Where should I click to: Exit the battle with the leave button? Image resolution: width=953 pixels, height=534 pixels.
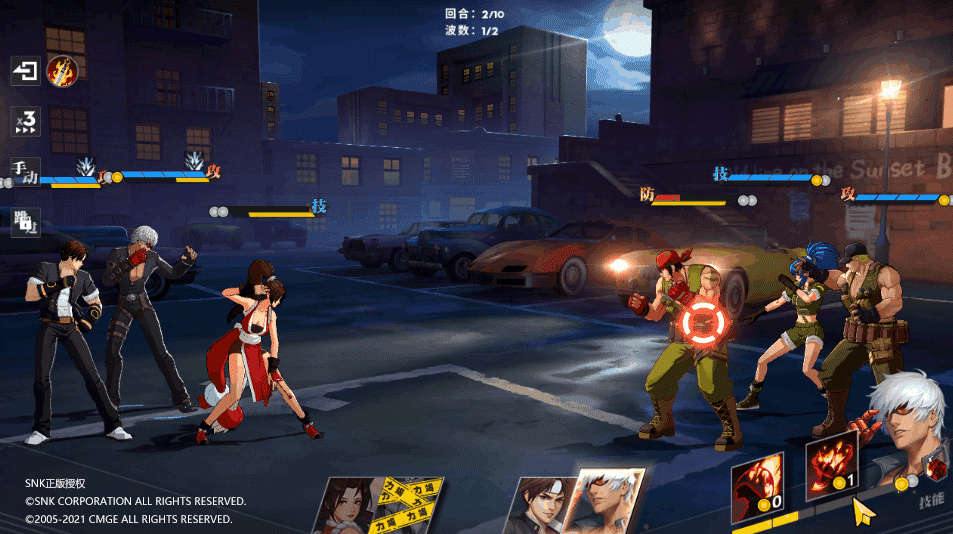click(x=25, y=71)
